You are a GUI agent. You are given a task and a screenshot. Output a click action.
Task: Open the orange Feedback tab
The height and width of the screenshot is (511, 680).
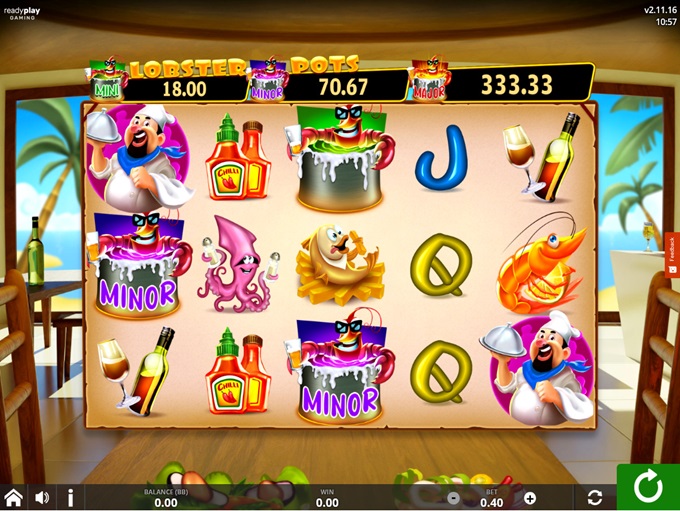[672, 256]
